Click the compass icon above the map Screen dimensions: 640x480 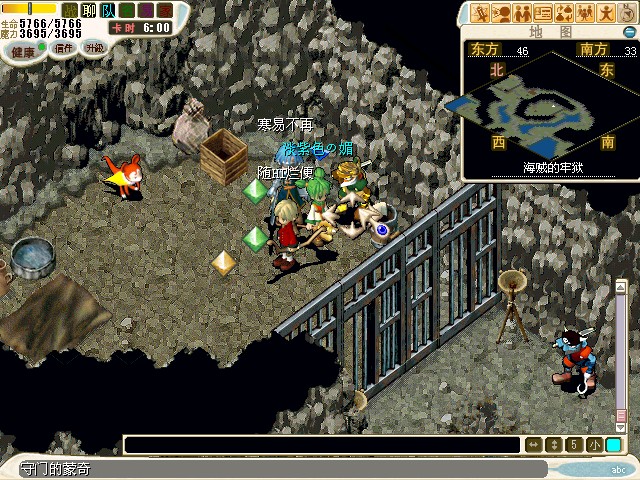(627, 14)
